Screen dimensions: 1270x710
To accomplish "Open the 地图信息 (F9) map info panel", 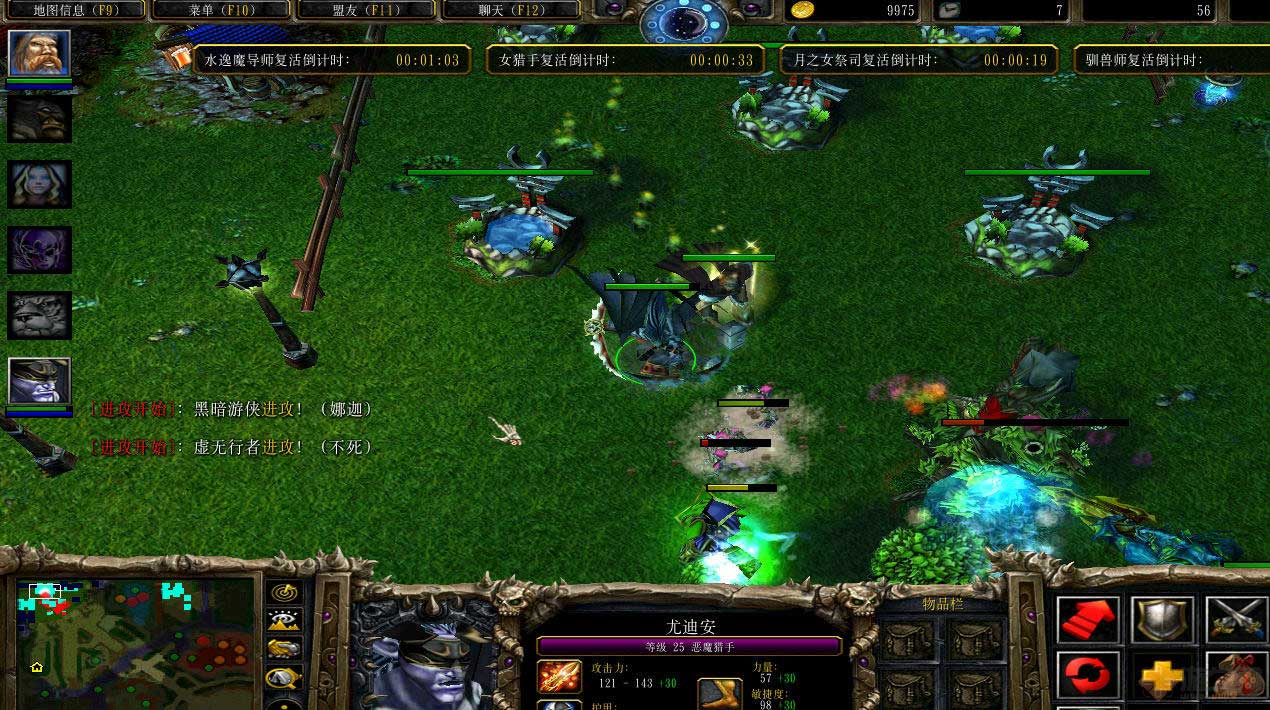I will click(x=75, y=10).
